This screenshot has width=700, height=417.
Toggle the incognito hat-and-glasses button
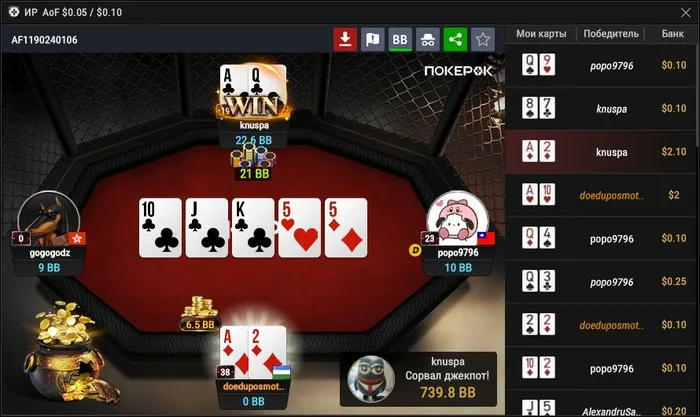tap(428, 40)
